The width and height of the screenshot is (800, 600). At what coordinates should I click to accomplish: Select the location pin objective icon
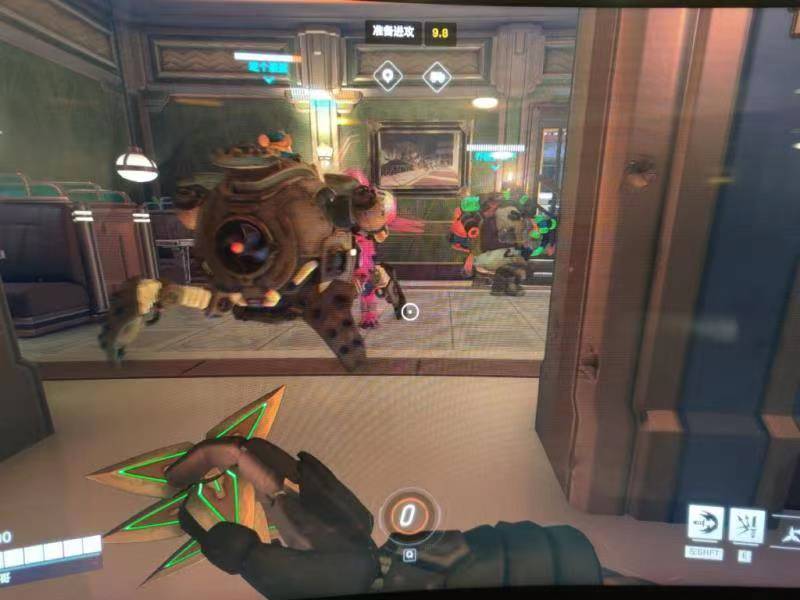point(388,75)
